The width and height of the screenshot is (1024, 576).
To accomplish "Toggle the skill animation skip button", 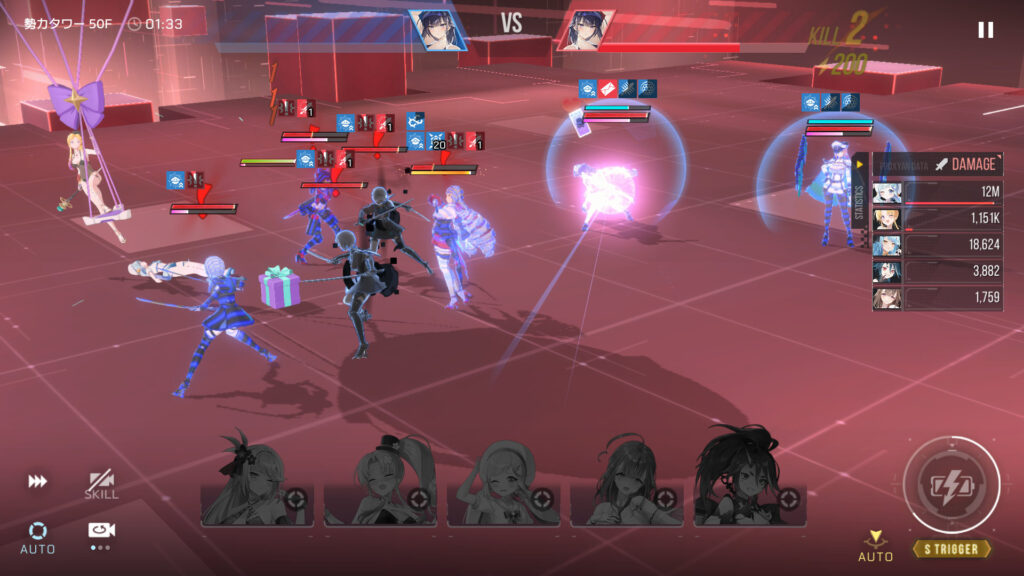I will [x=101, y=485].
